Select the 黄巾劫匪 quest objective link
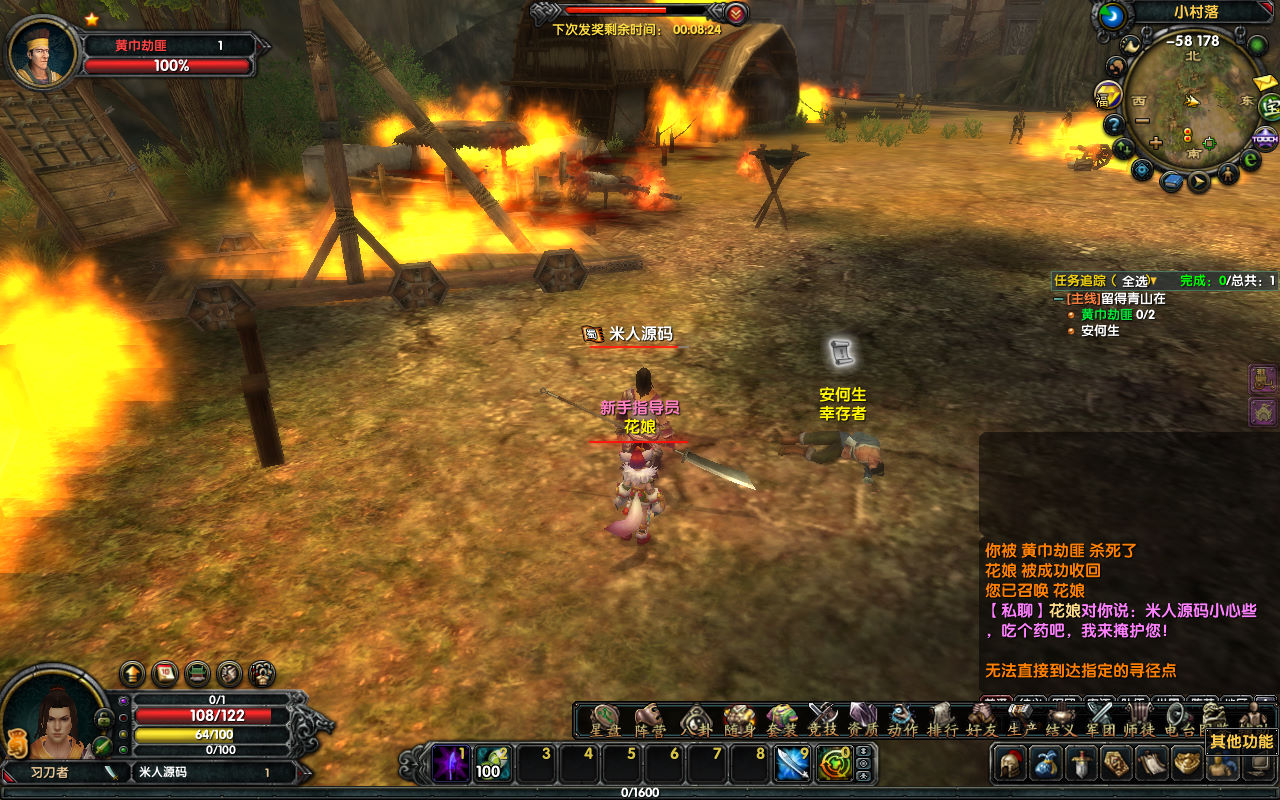Viewport: 1280px width, 800px height. [1106, 314]
